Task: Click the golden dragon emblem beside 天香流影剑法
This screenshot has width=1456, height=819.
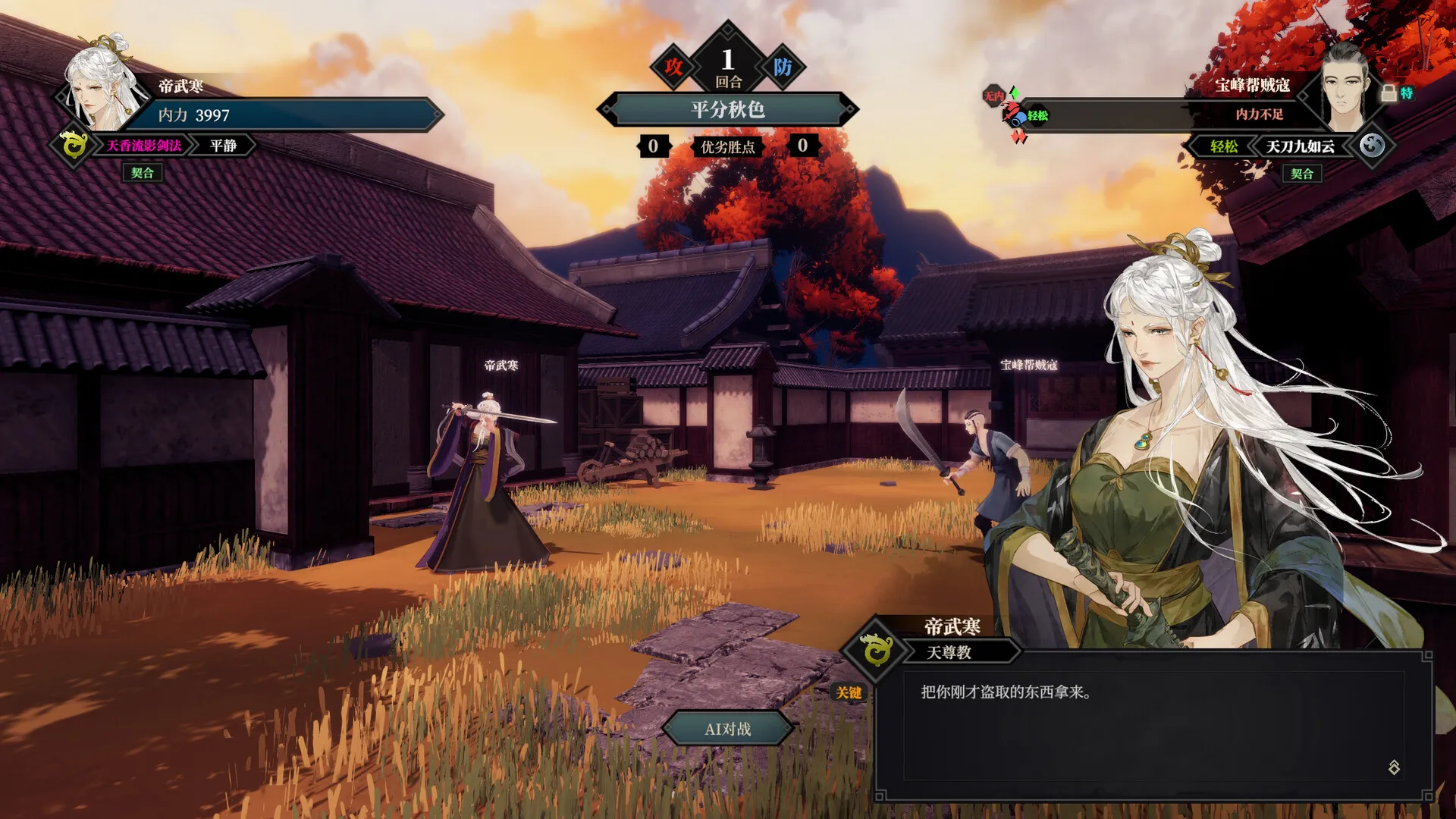Action: pyautogui.click(x=74, y=144)
